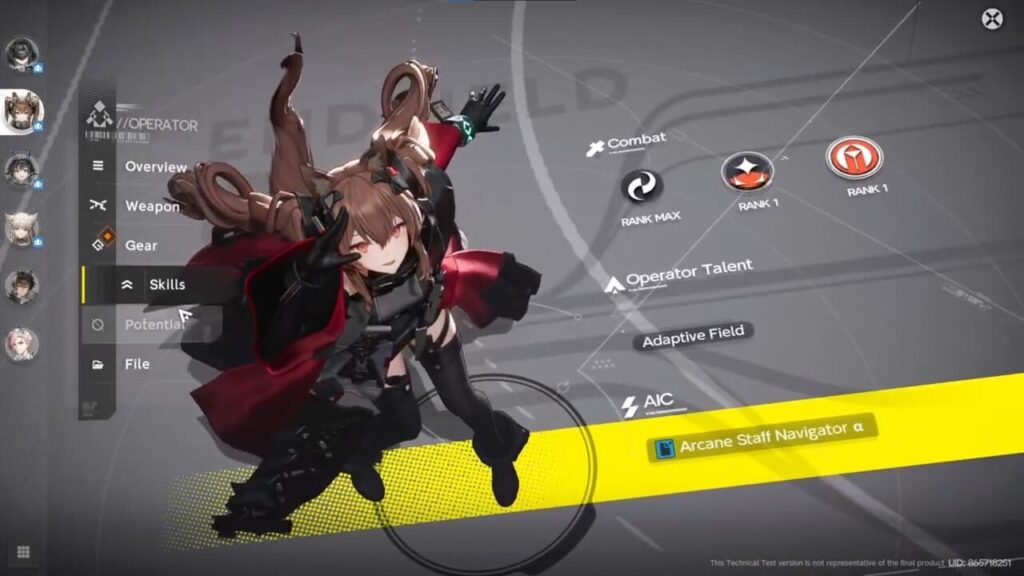Inspect the four-point star combat skill icon
1024x576 pixels.
[x=746, y=172]
